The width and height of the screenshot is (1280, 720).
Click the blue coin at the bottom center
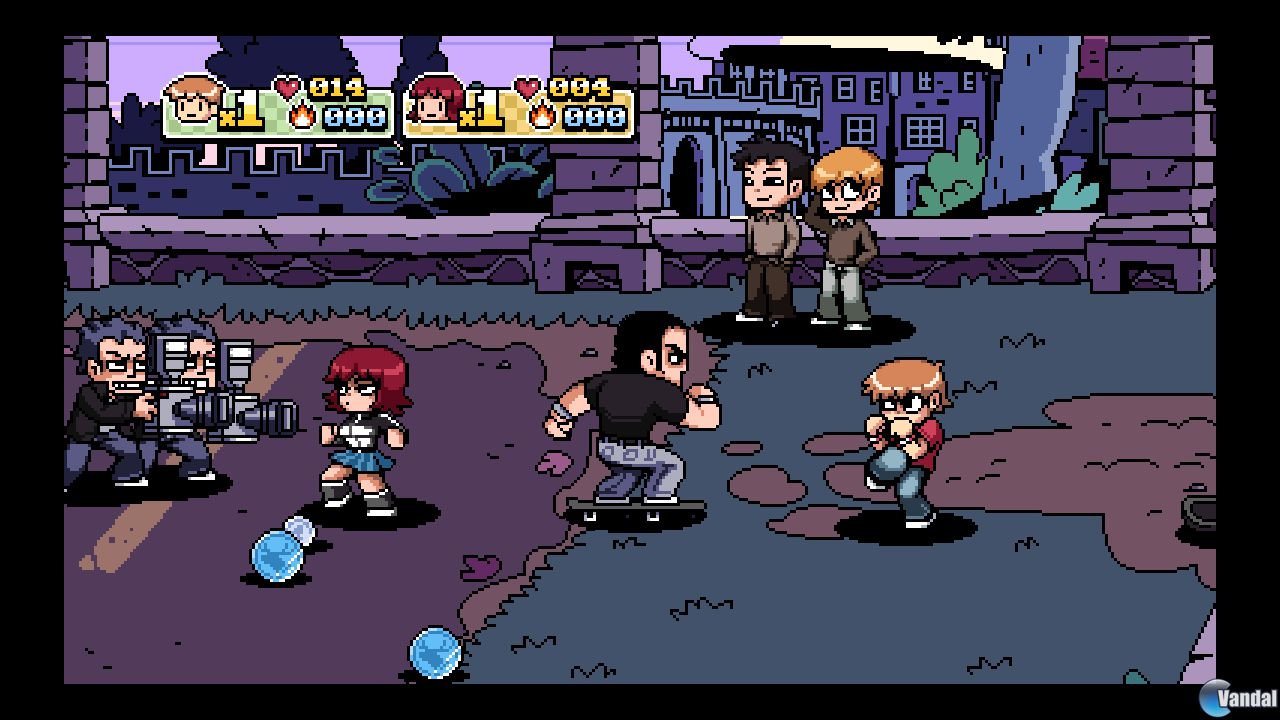coord(436,652)
